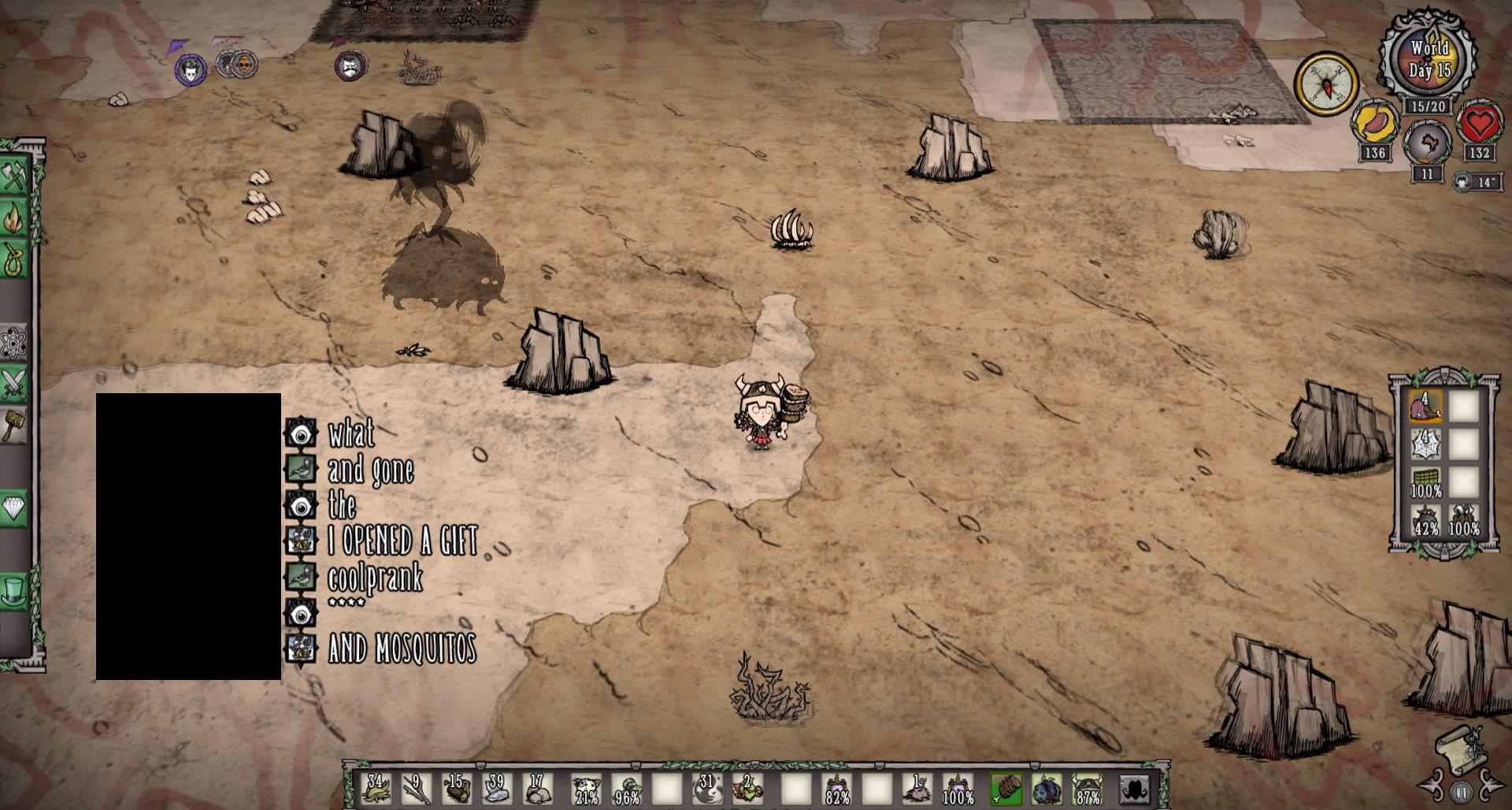Select the rocks stack of 17

point(538,788)
